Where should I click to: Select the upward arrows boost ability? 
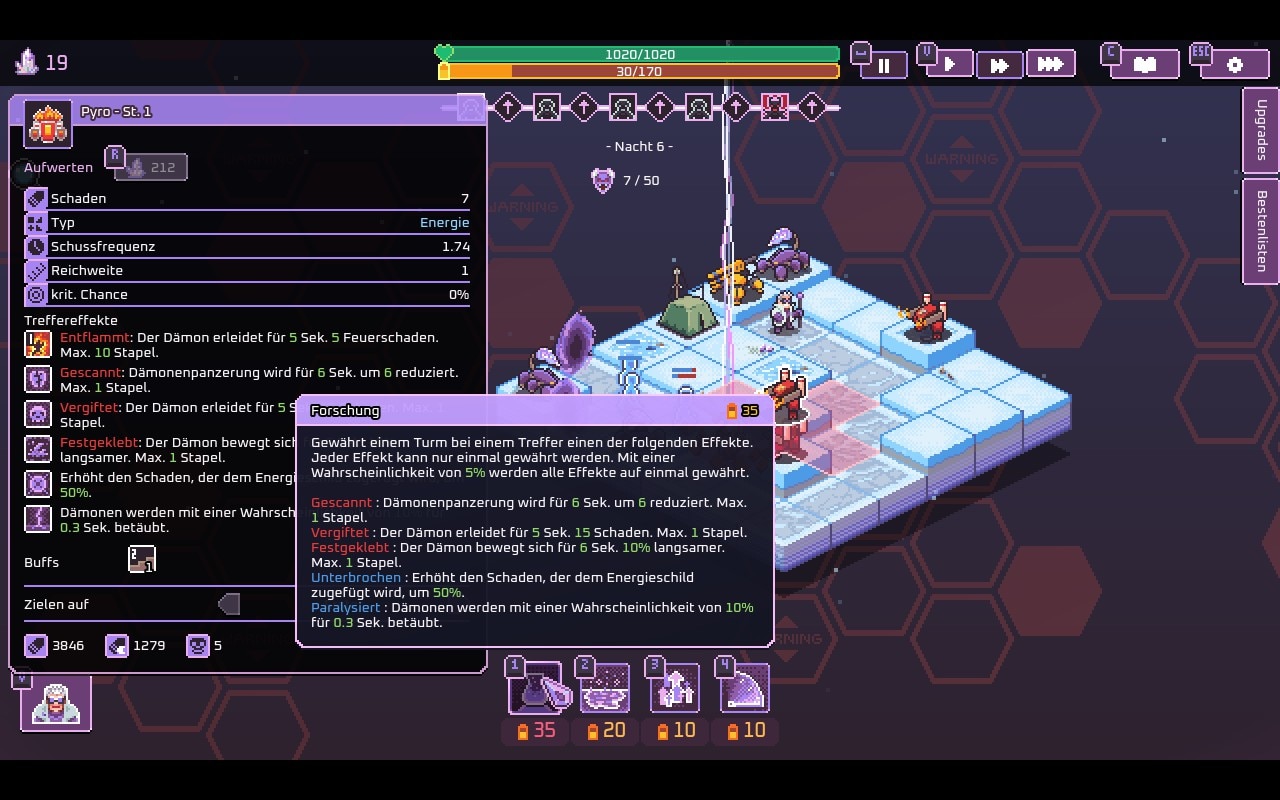(x=675, y=688)
